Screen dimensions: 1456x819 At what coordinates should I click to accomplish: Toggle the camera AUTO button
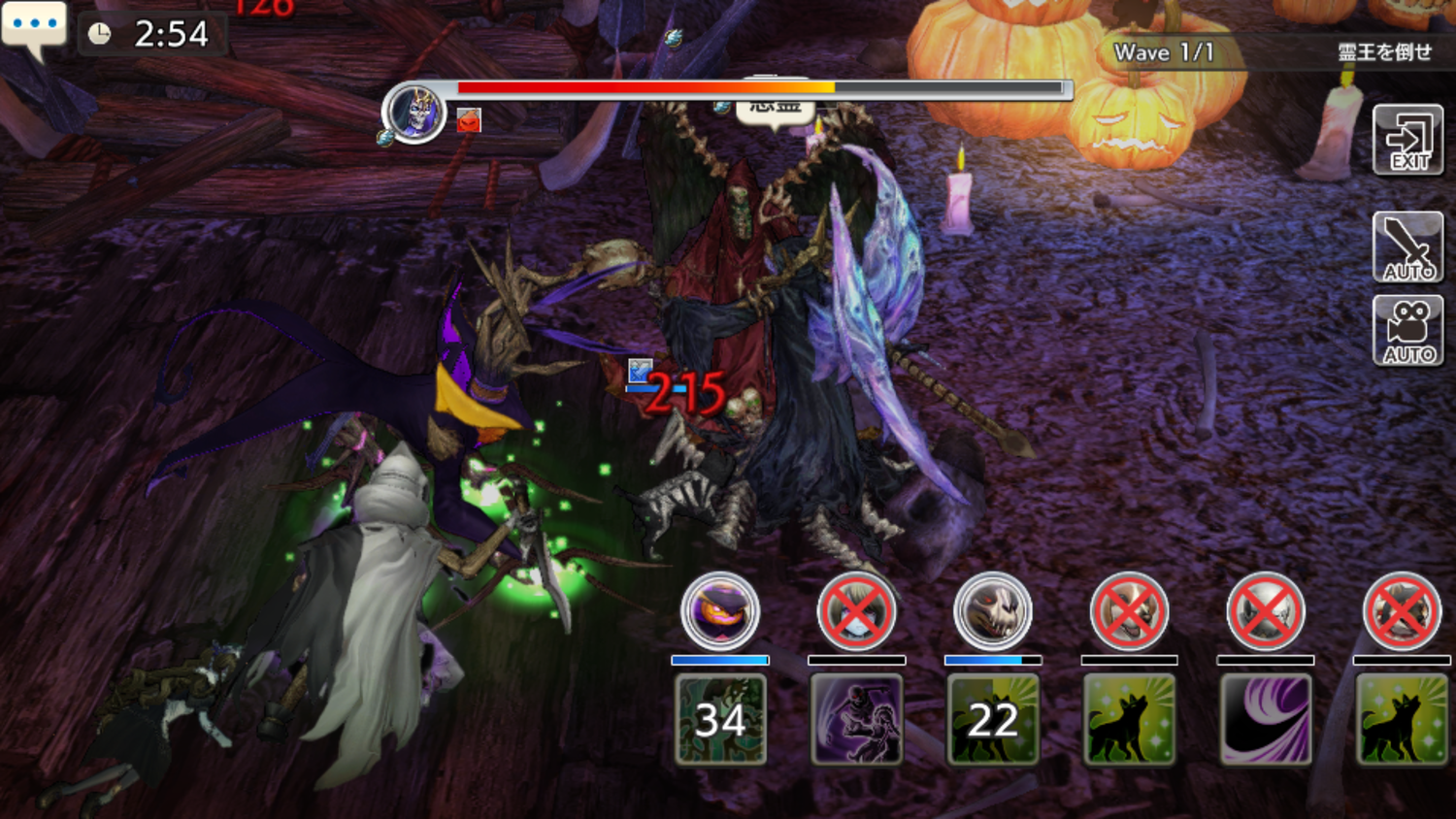click(x=1407, y=331)
